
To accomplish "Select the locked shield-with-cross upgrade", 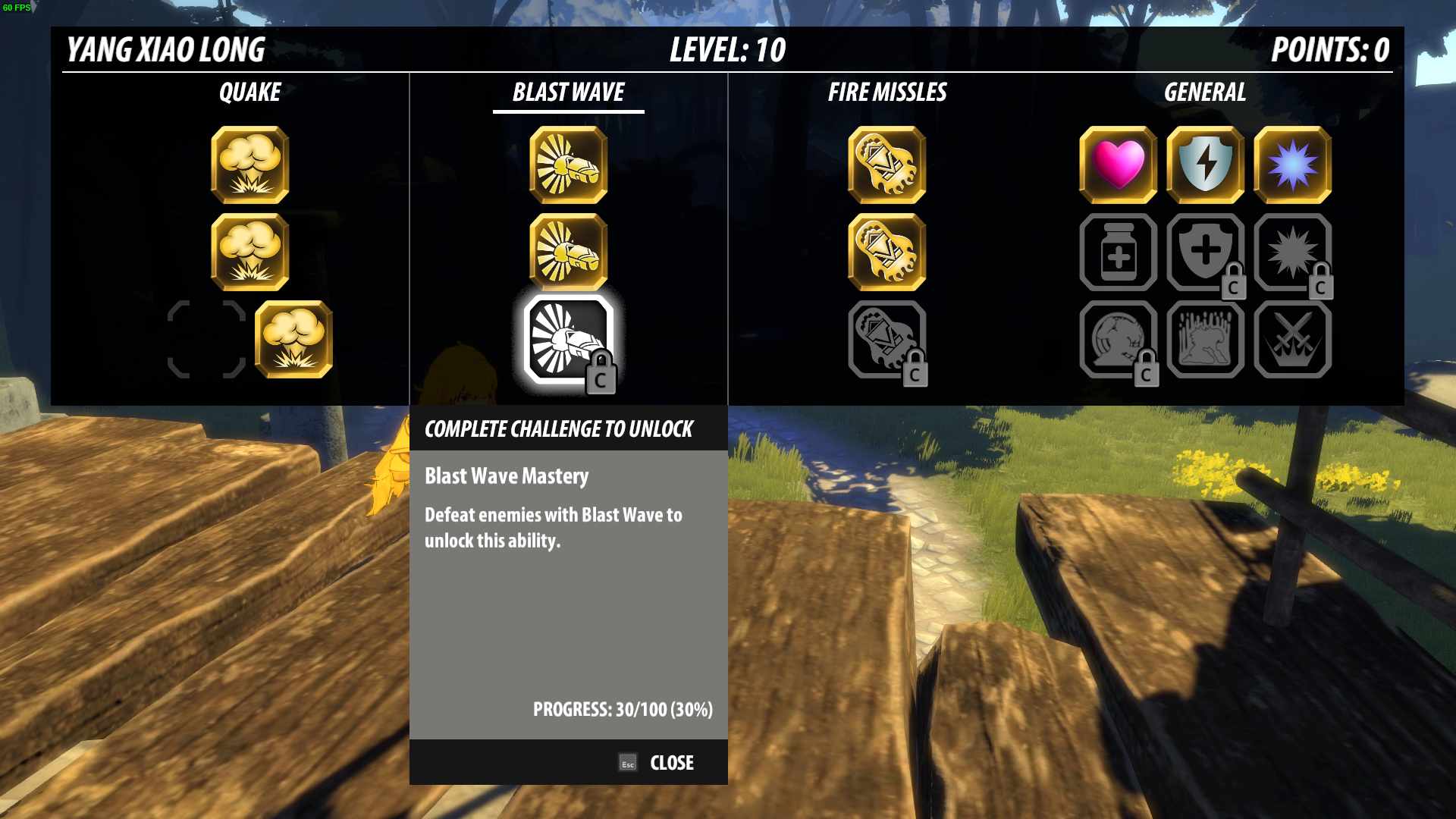I will (1205, 252).
